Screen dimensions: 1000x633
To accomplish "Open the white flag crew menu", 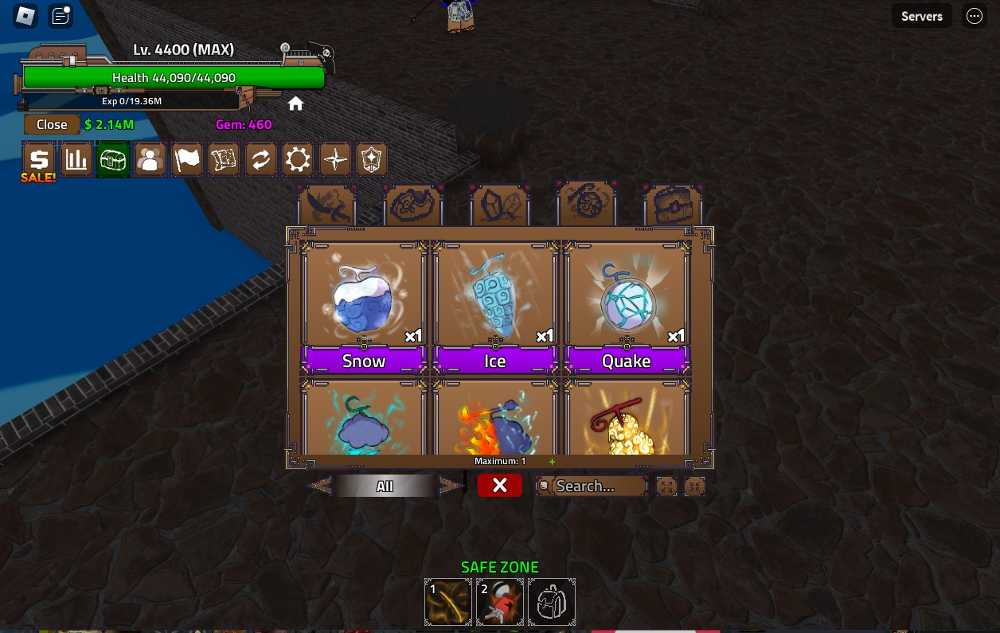I will pyautogui.click(x=187, y=160).
